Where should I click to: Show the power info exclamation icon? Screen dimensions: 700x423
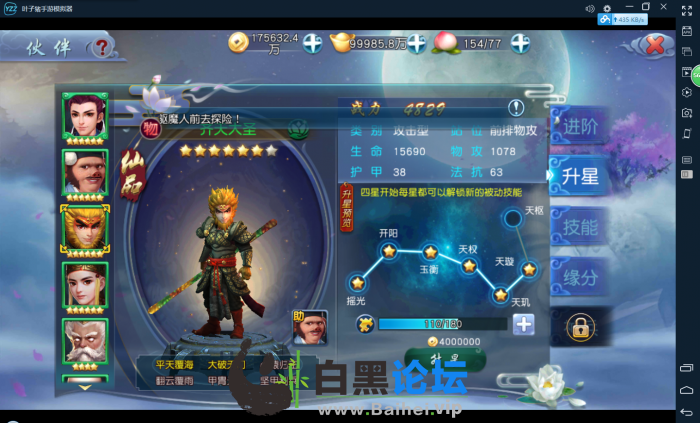click(516, 107)
